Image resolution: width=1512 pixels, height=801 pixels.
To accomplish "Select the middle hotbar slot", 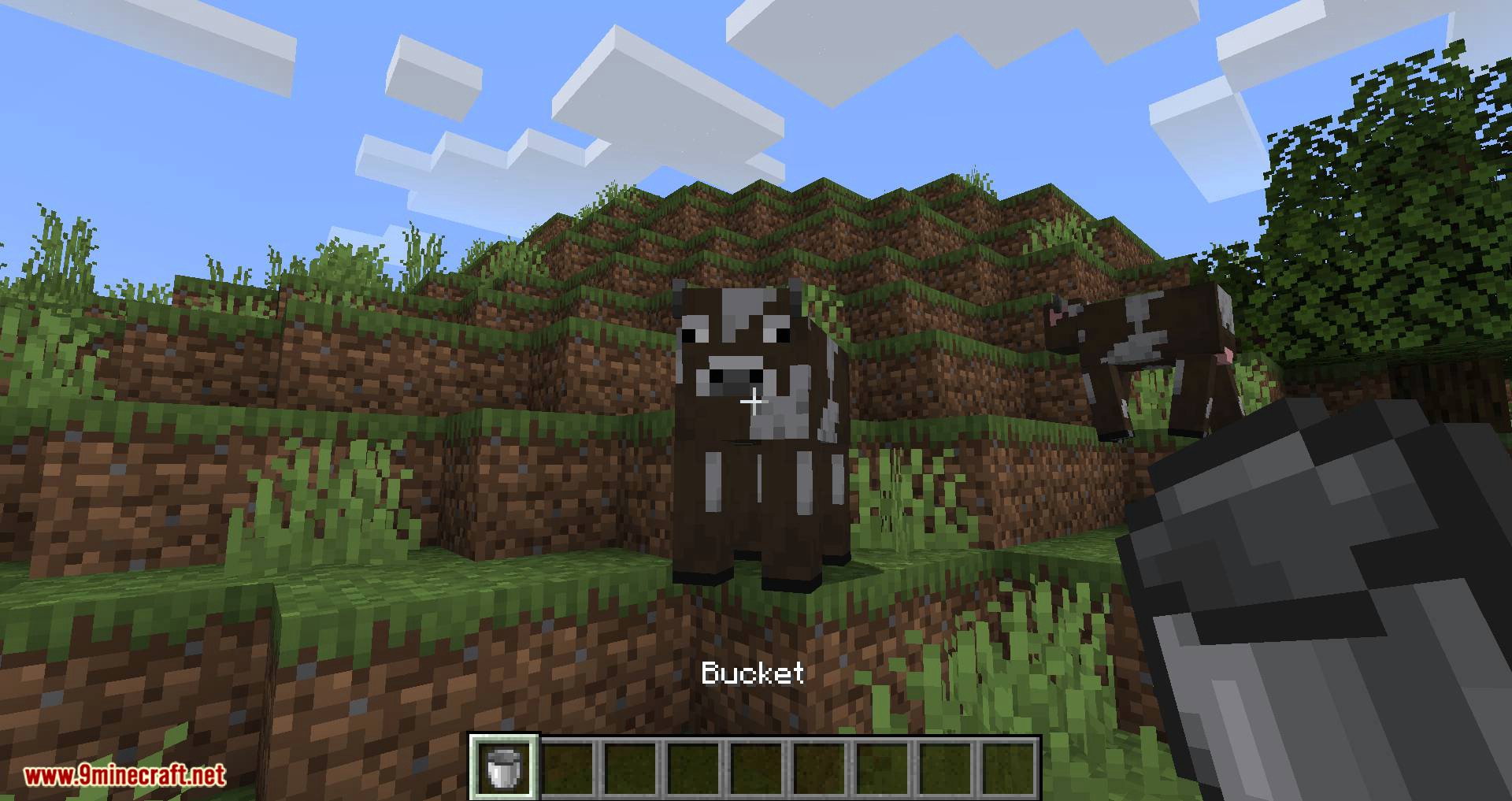I will pyautogui.click(x=756, y=768).
